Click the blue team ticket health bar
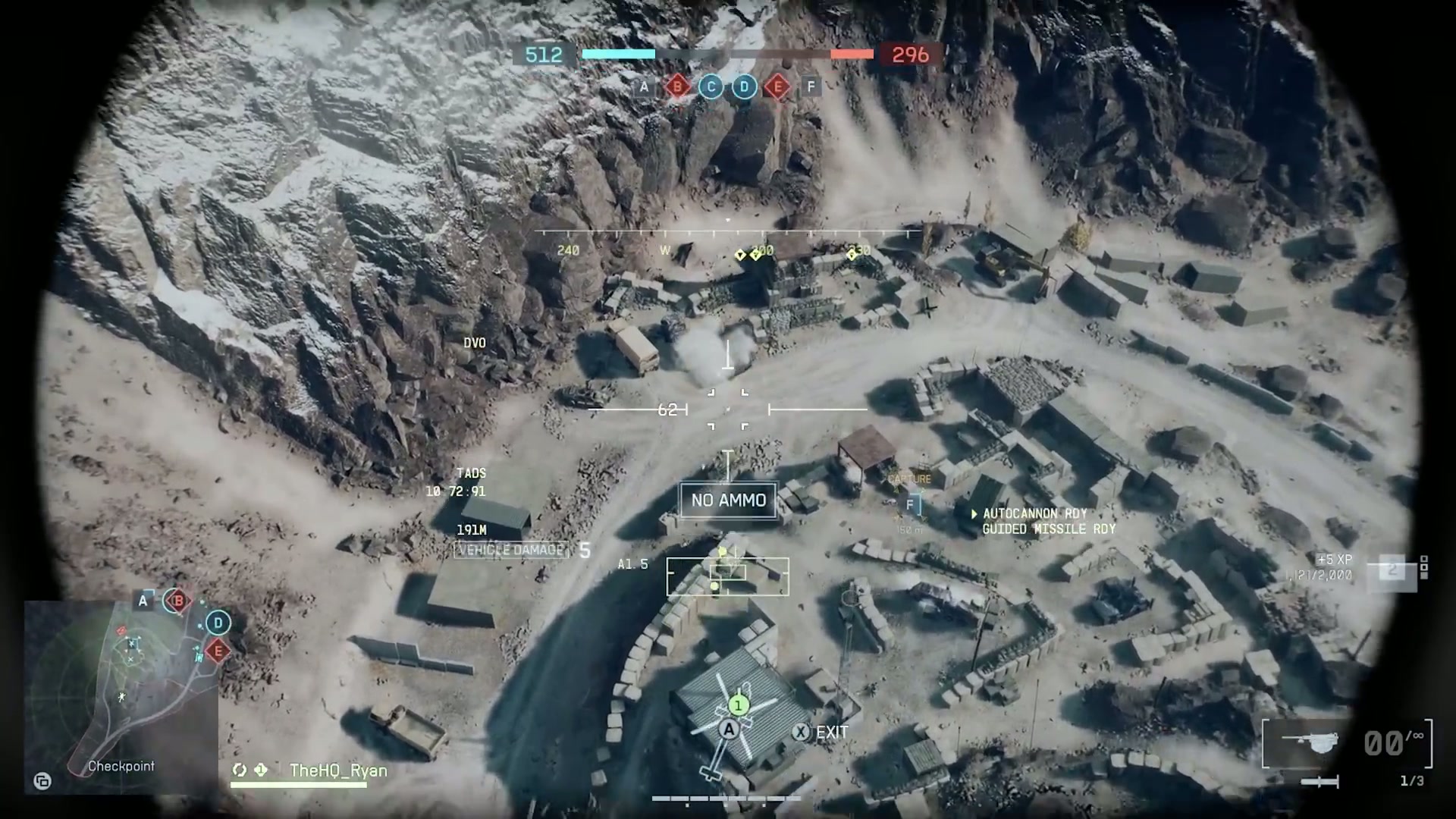This screenshot has height=819, width=1456. 618,54
